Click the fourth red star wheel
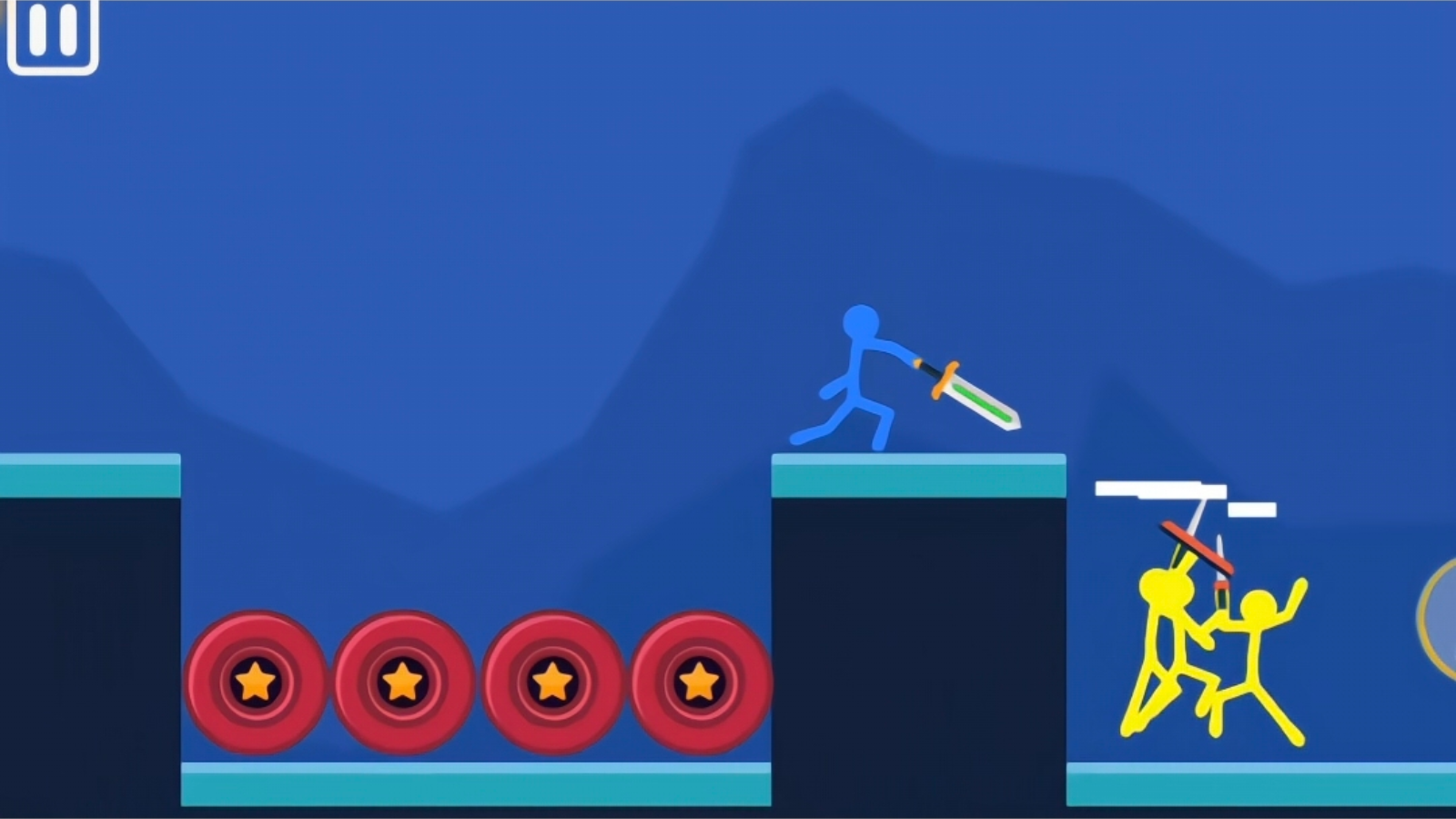1456x819 pixels. pos(699,682)
